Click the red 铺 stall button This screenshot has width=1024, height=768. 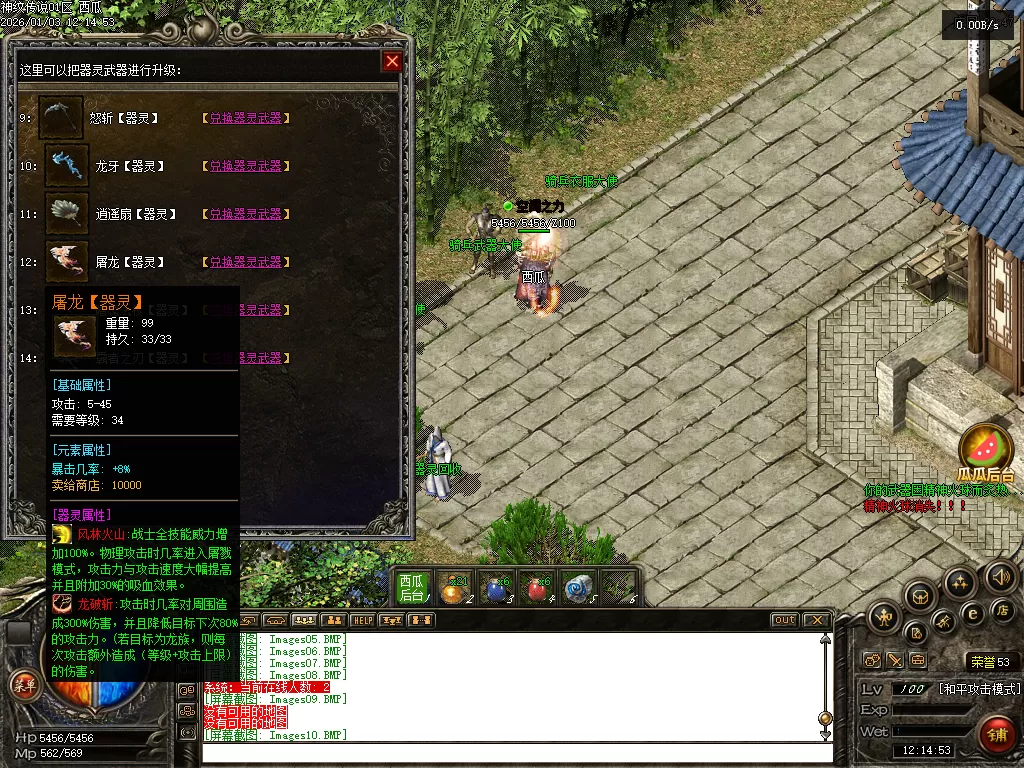click(x=995, y=735)
